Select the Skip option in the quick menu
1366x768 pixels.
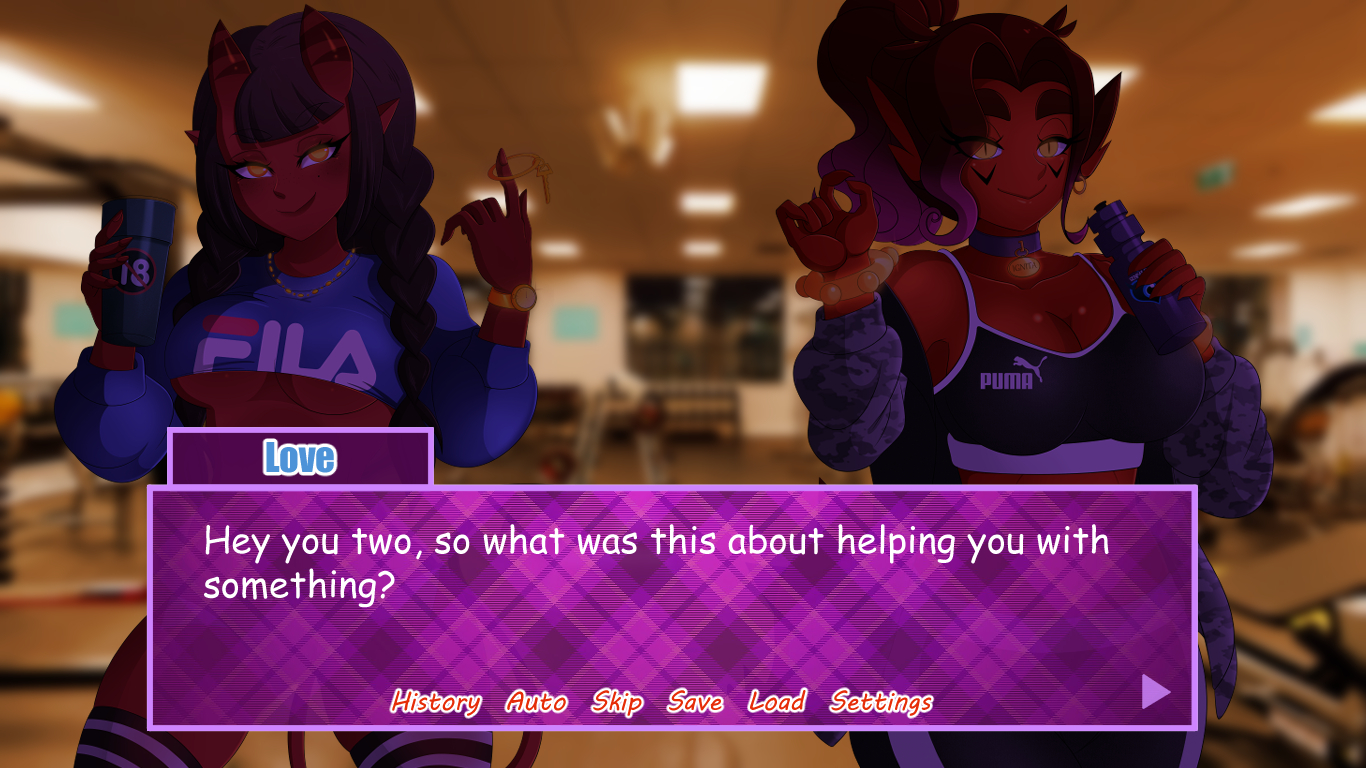[616, 702]
